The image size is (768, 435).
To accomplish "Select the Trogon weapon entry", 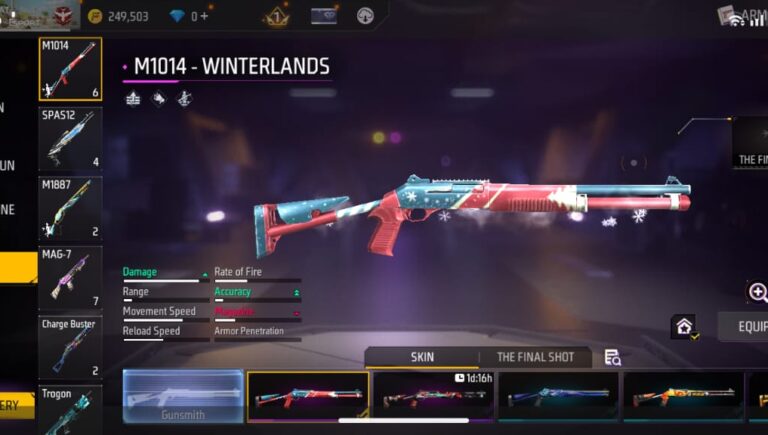I will coord(70,410).
